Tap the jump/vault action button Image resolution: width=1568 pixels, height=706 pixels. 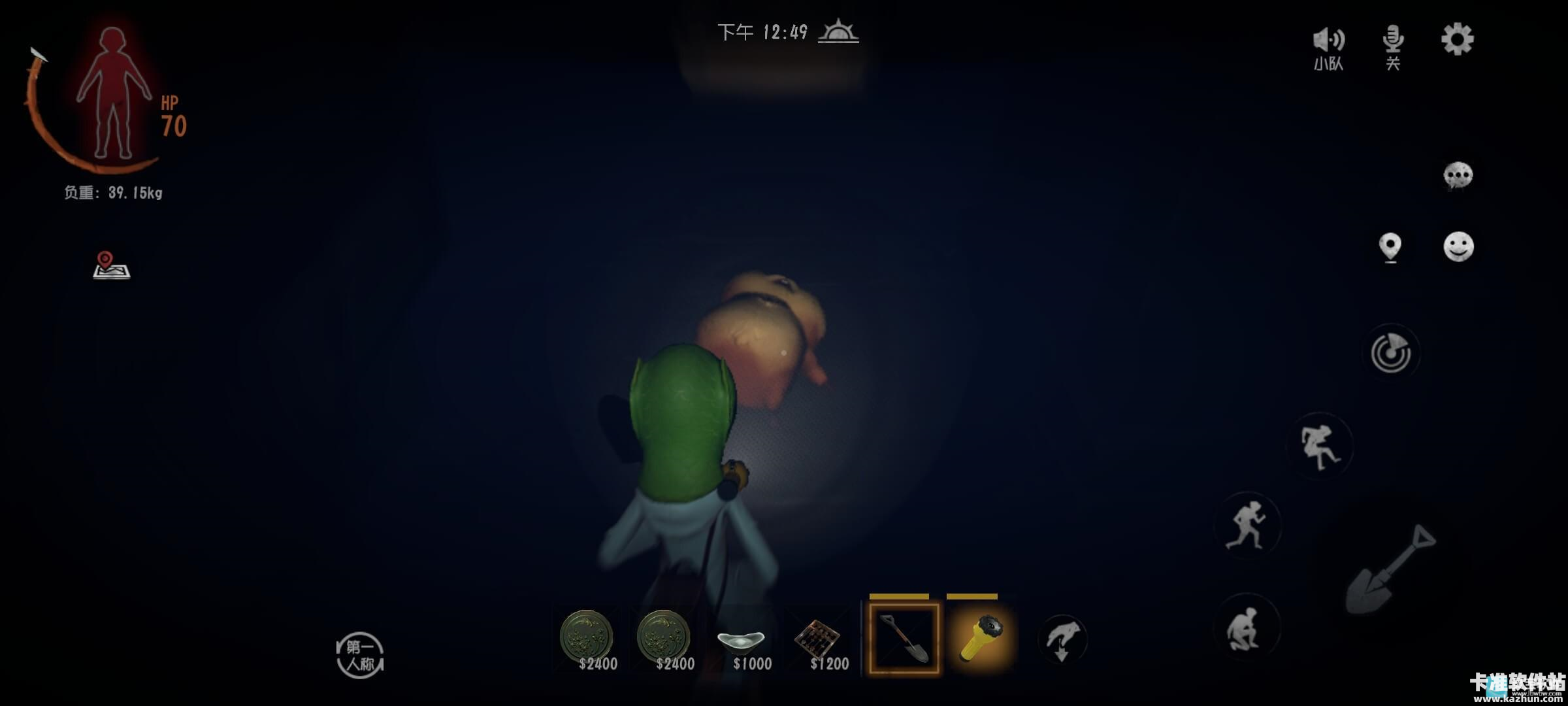coord(1320,447)
